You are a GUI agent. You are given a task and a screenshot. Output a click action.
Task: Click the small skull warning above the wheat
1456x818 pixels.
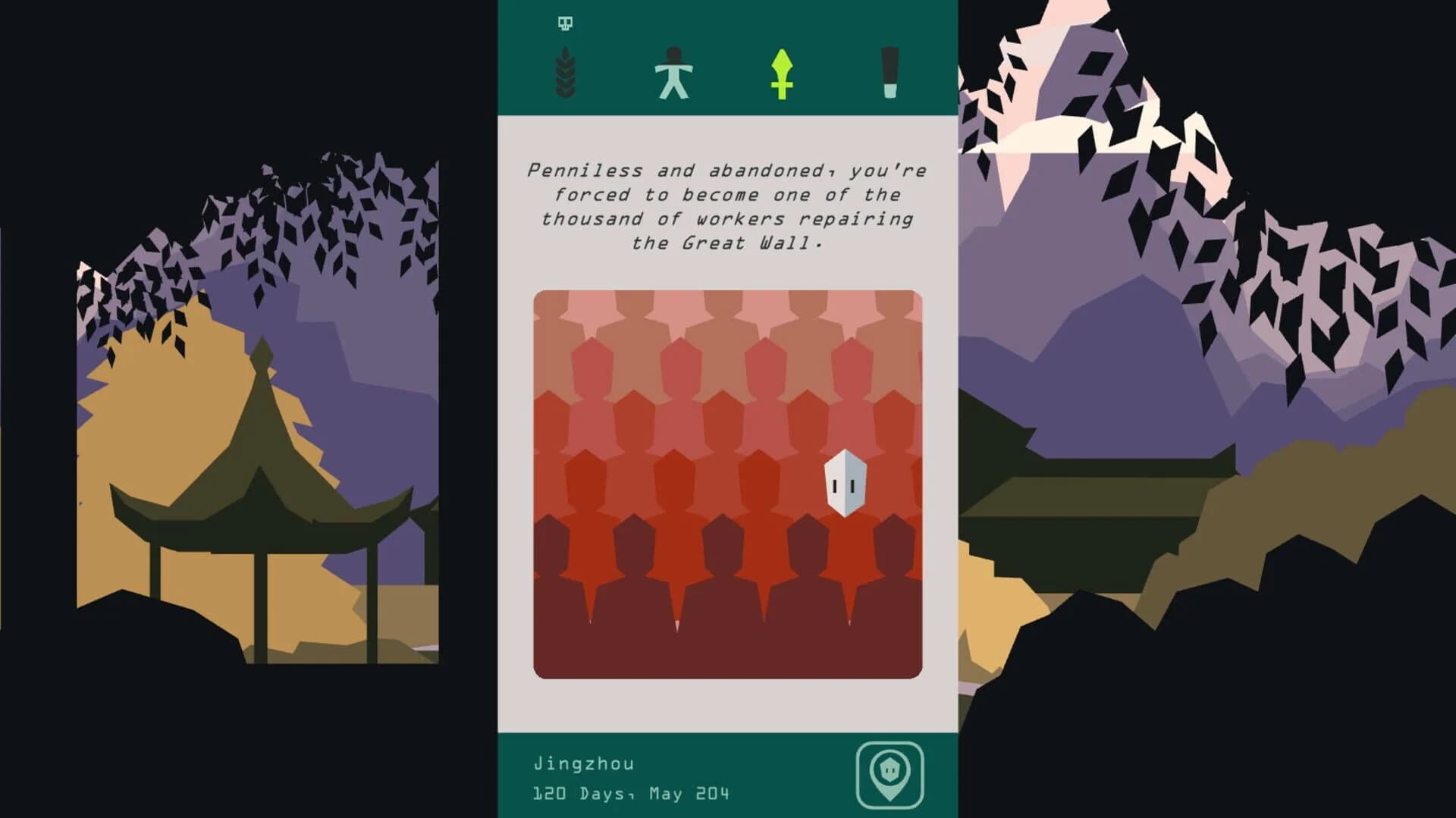tap(564, 24)
